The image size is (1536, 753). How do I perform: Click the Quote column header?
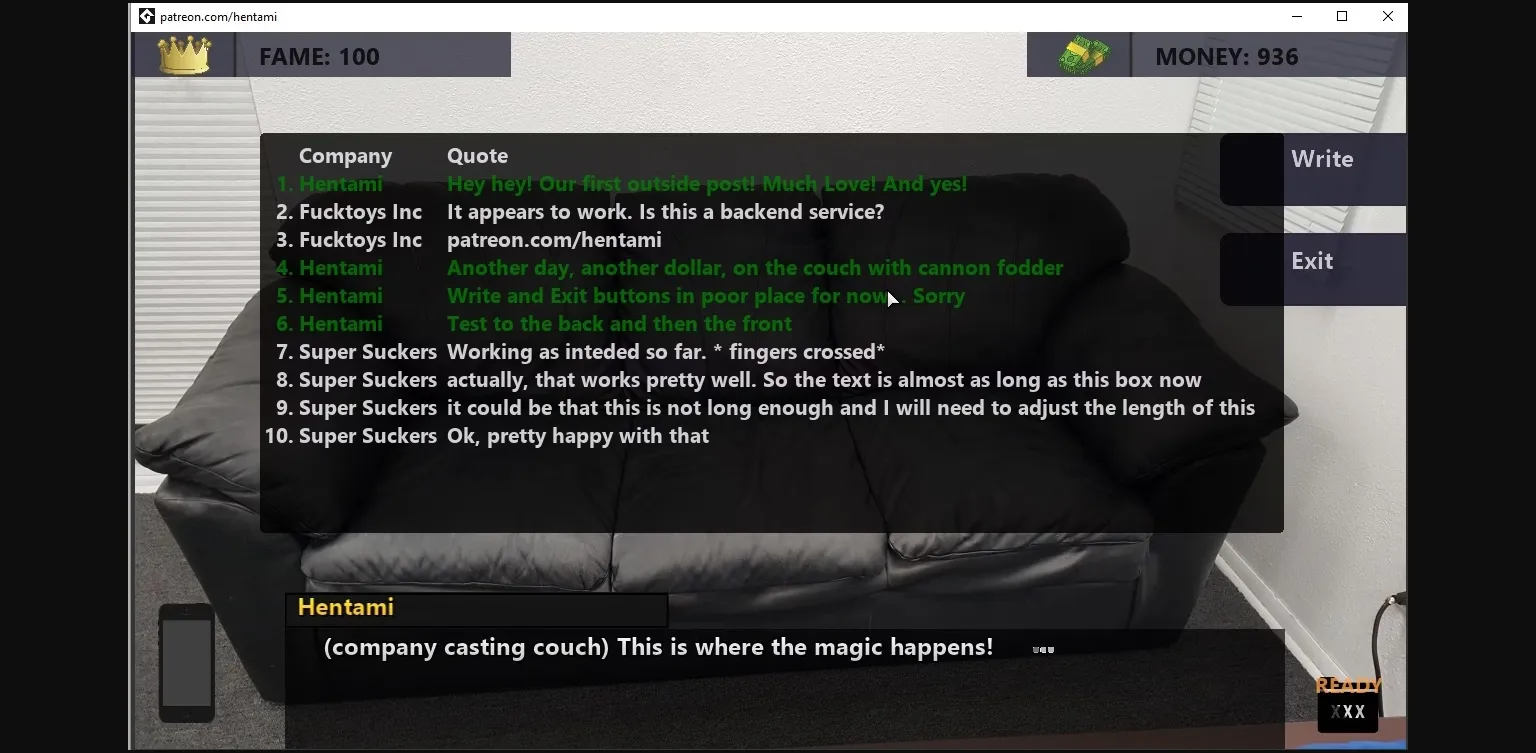coord(477,155)
